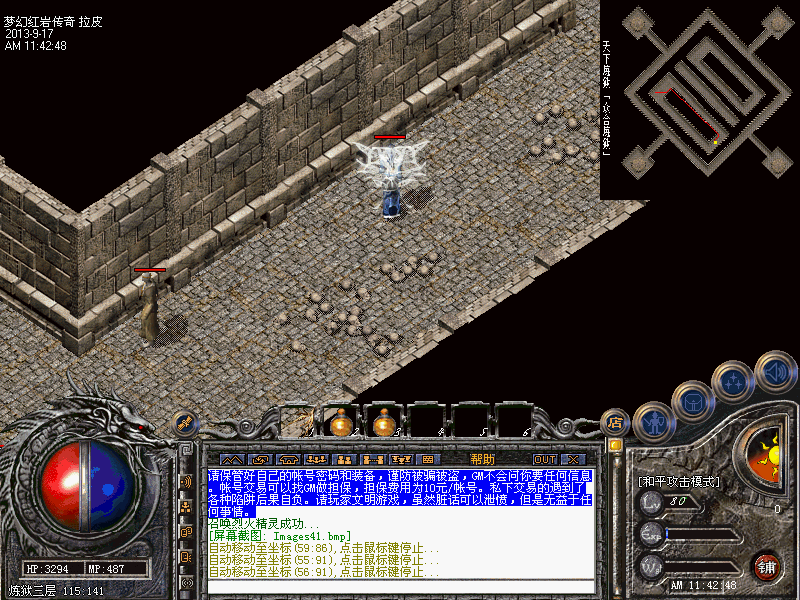Use the orange potion in belt slot 3

coord(383,423)
